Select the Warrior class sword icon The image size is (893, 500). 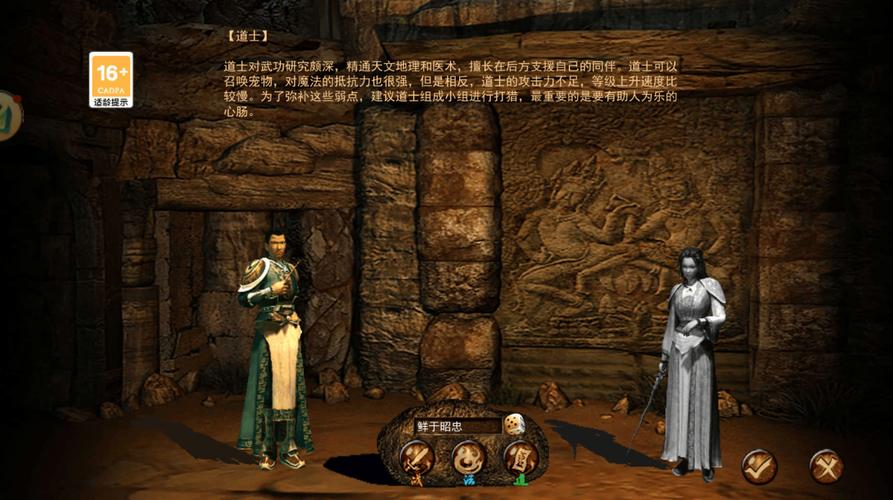[416, 459]
